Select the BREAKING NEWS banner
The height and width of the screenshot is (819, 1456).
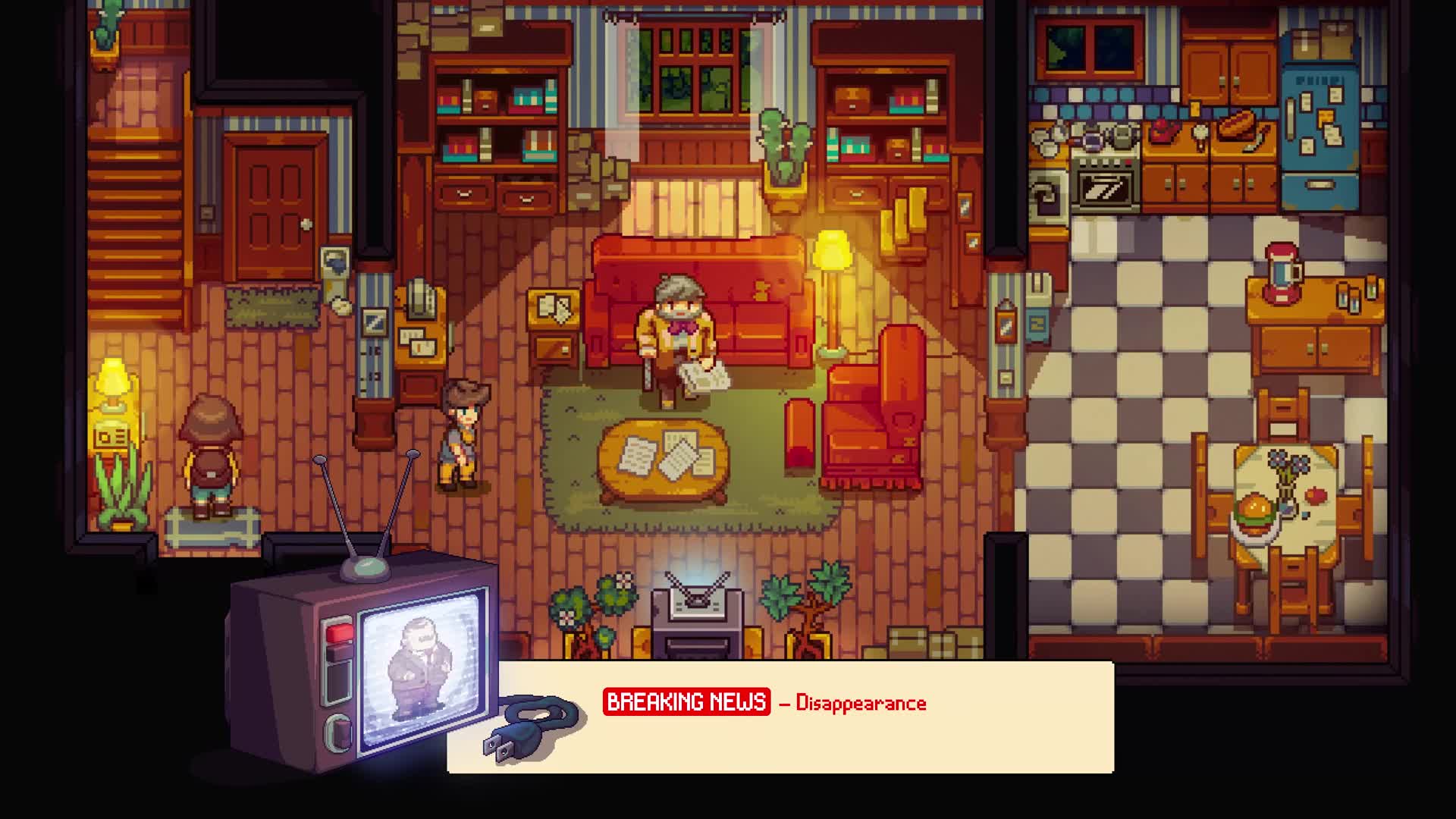[x=689, y=703]
